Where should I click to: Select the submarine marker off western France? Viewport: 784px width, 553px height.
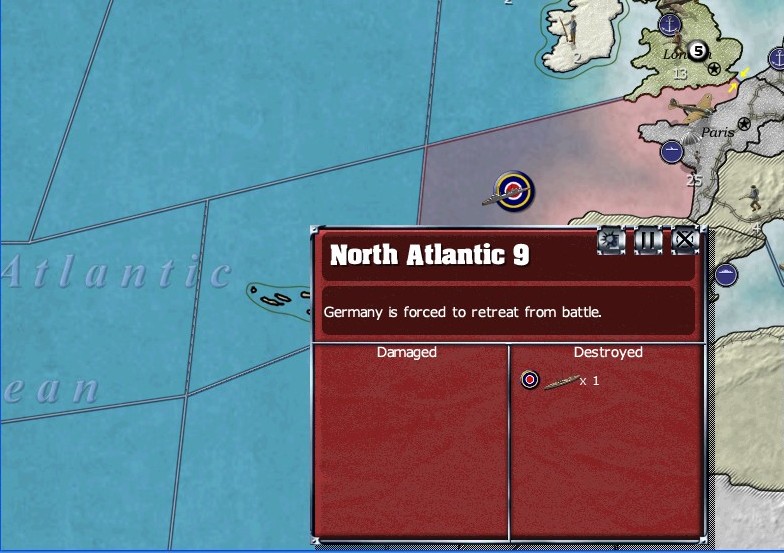click(x=671, y=152)
